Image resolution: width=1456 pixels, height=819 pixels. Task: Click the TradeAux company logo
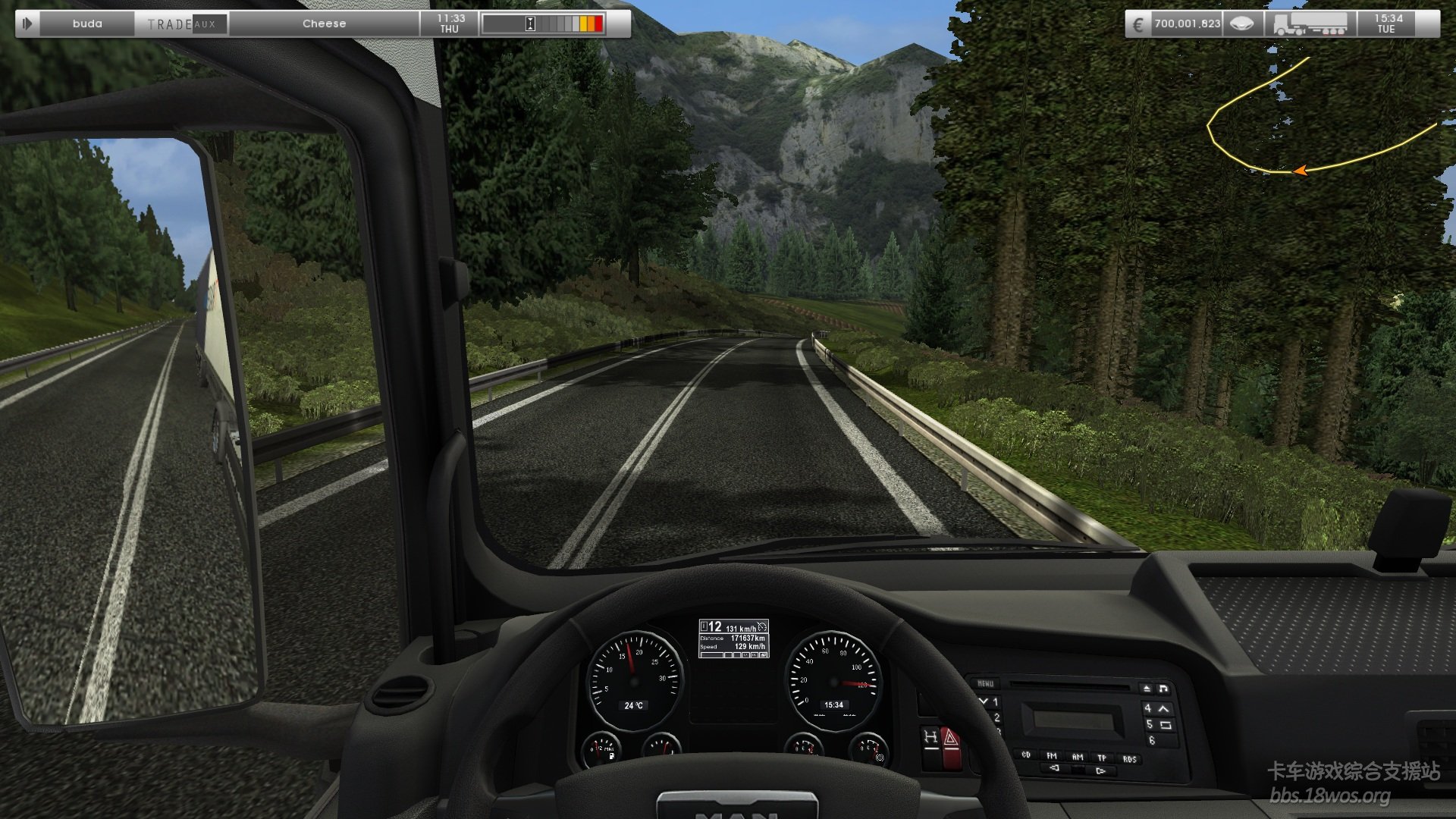click(x=182, y=24)
